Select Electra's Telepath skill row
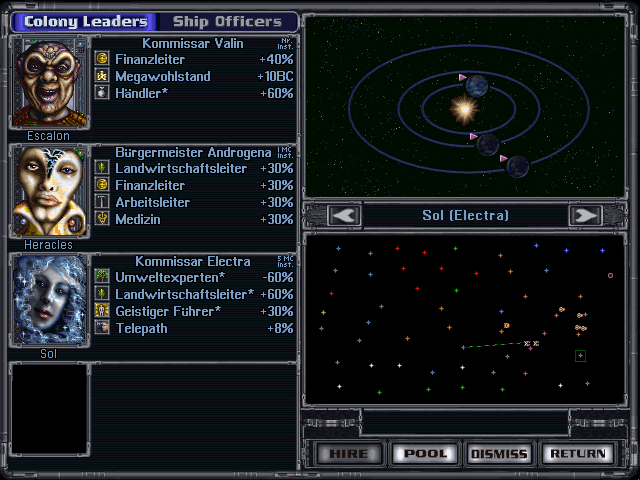This screenshot has height=480, width=640. (x=194, y=327)
